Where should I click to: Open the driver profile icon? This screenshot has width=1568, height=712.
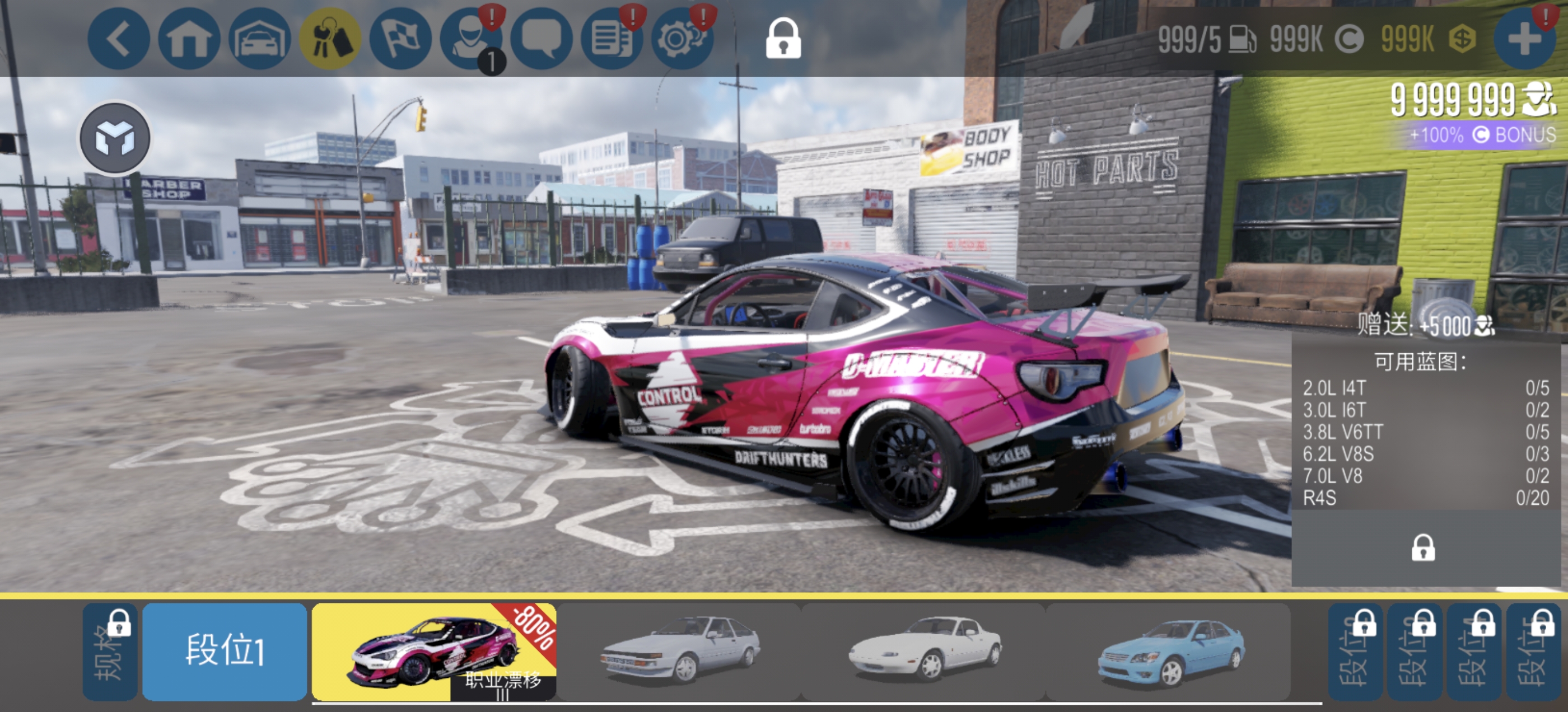tap(470, 39)
